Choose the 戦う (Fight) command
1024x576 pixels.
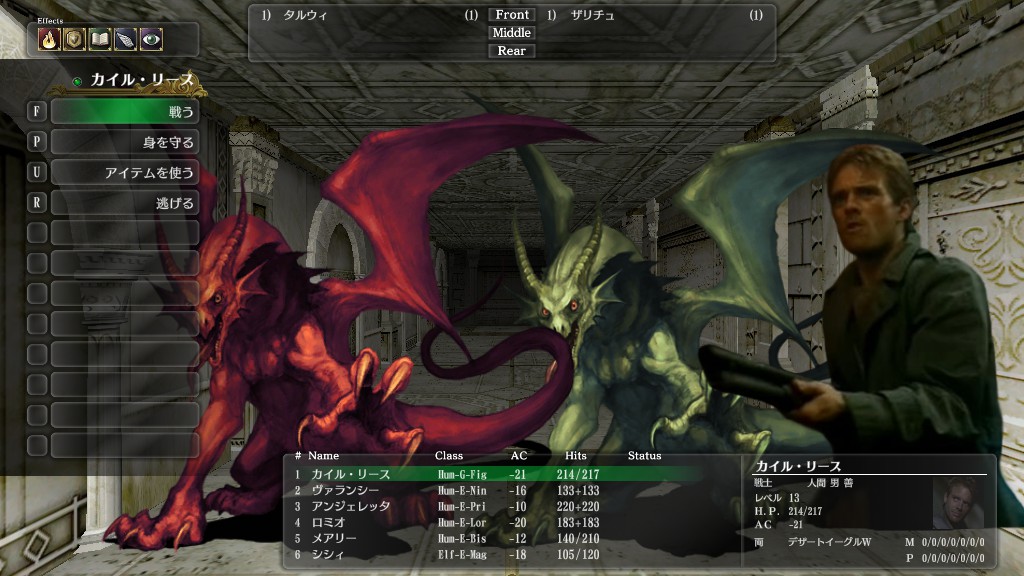(124, 111)
